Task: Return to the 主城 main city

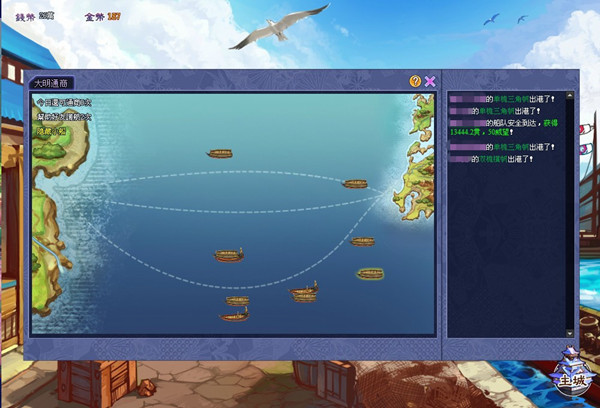Action: pos(570,377)
